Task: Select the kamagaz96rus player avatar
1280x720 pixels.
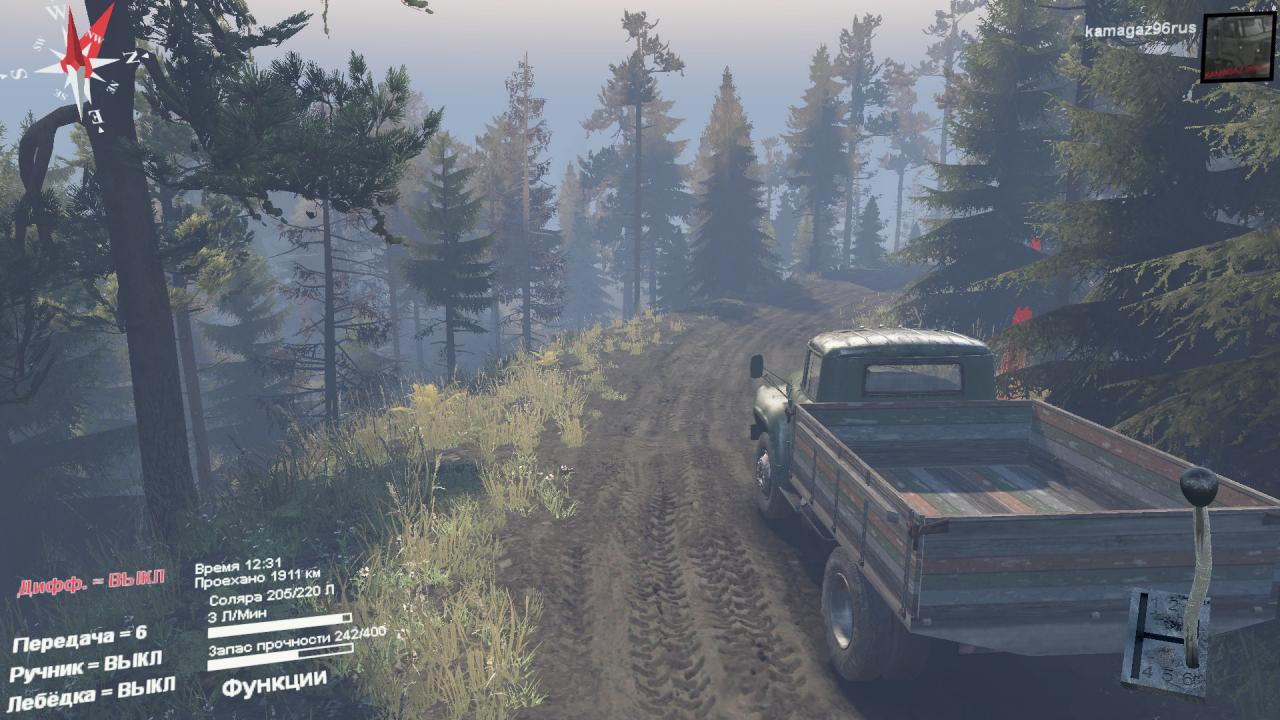Action: pos(1237,47)
